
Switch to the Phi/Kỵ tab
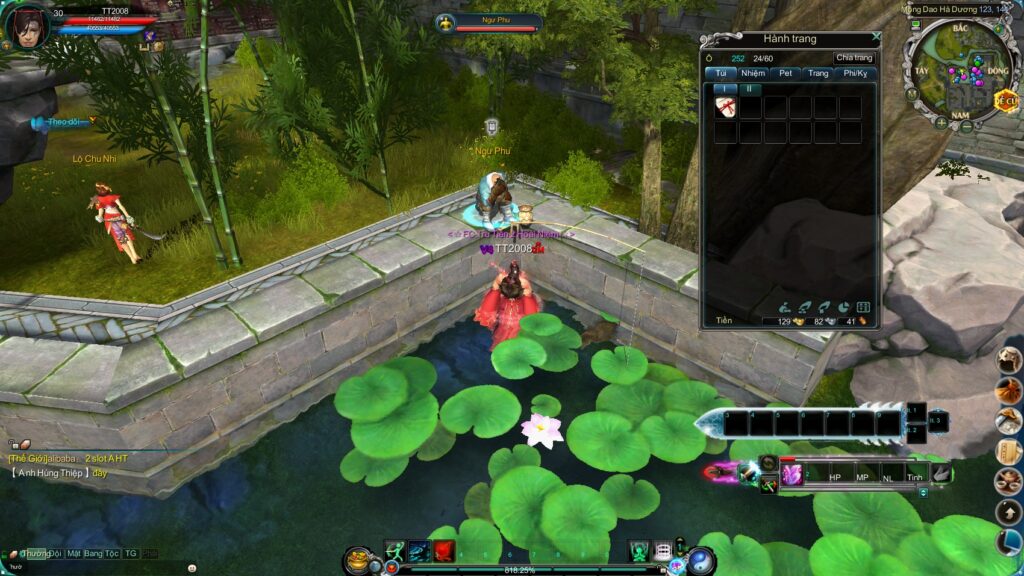pos(855,73)
